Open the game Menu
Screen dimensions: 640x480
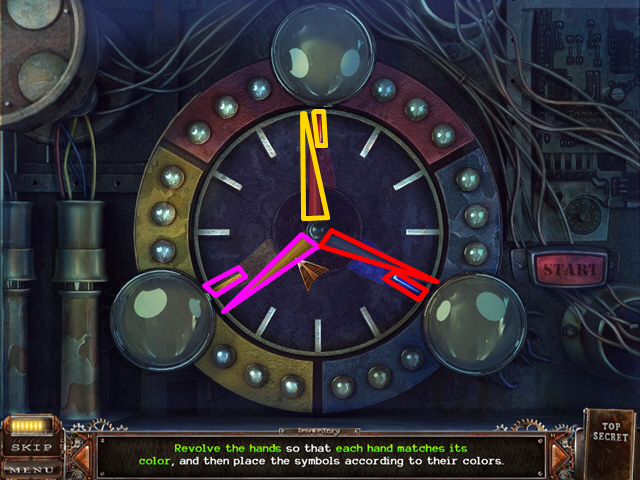32,466
